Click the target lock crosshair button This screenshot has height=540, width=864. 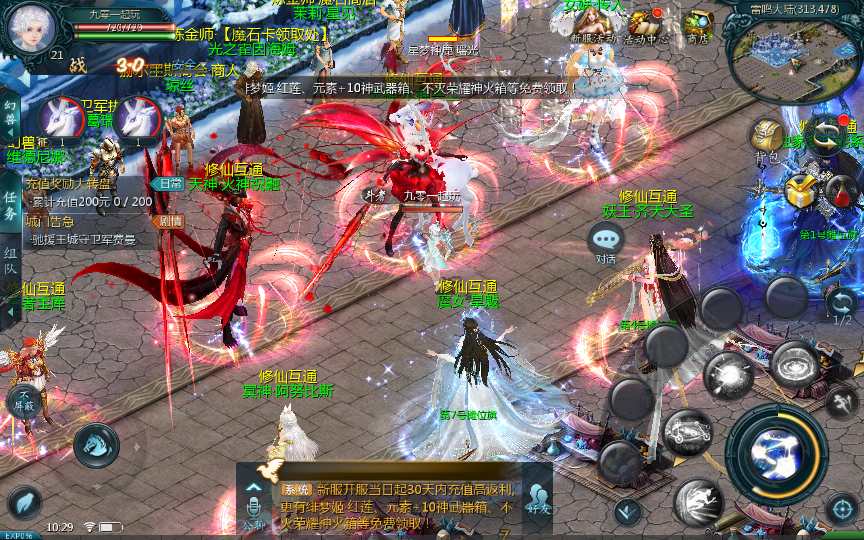[x=841, y=508]
